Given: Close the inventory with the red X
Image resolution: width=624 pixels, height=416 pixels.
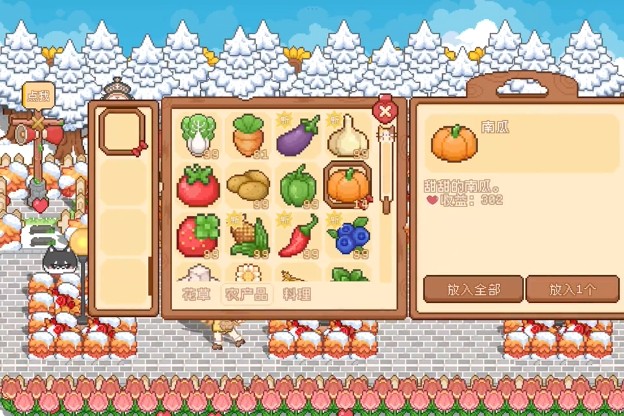Looking at the screenshot, I should pyautogui.click(x=385, y=111).
